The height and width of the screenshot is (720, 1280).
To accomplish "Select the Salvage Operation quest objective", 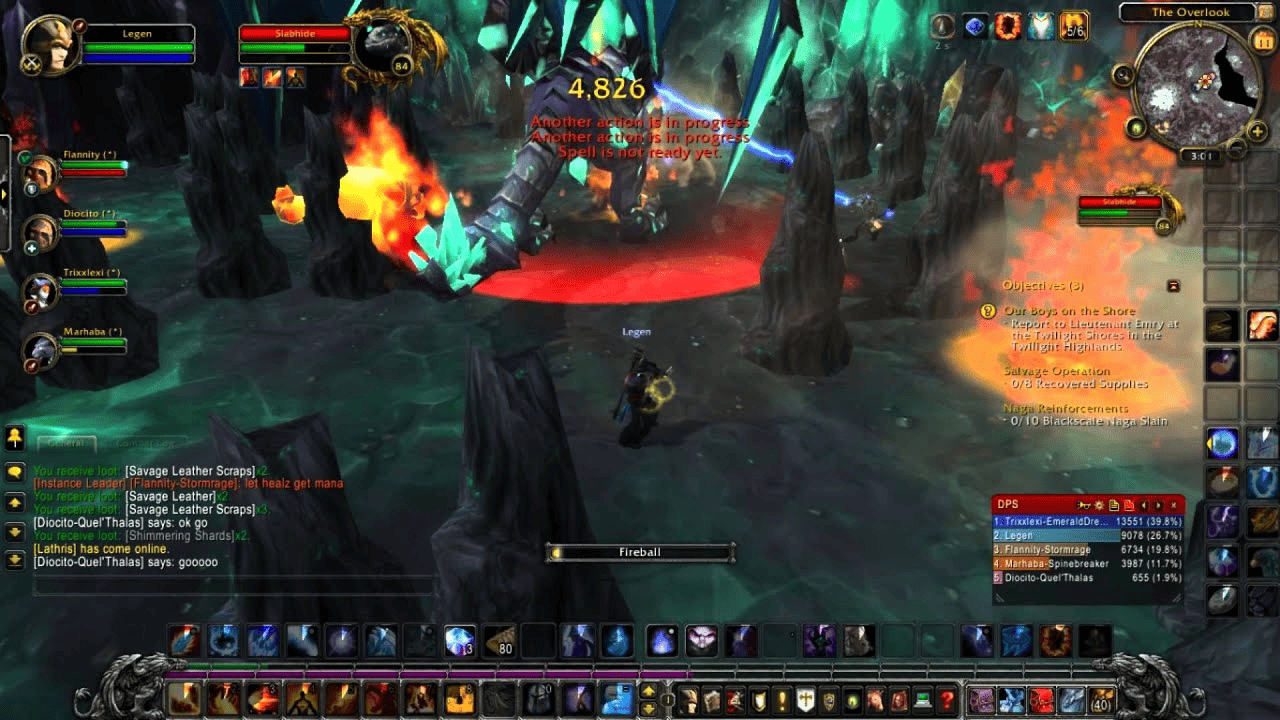I will [1057, 371].
